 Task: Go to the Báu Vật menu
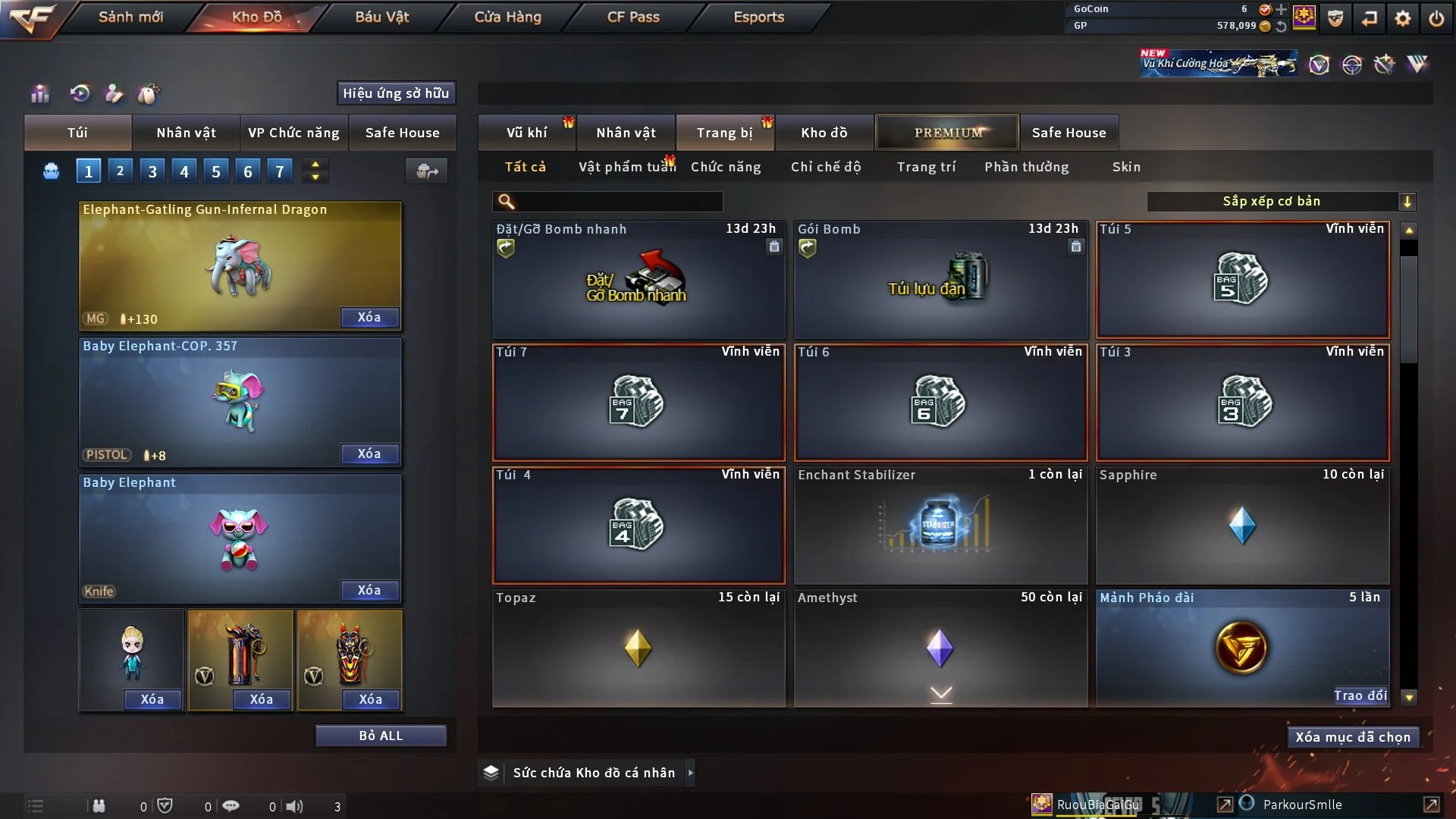(381, 17)
